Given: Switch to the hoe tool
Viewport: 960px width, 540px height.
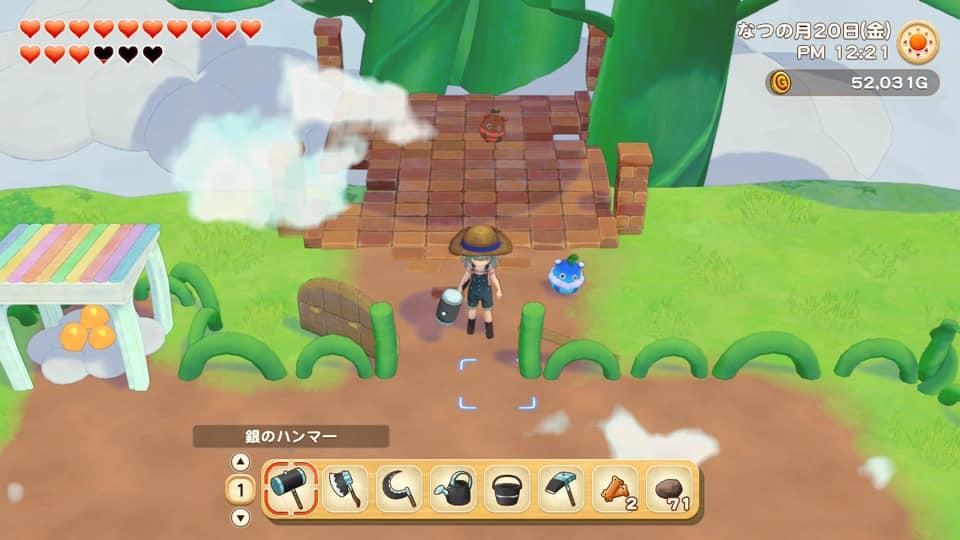Looking at the screenshot, I should tap(561, 489).
